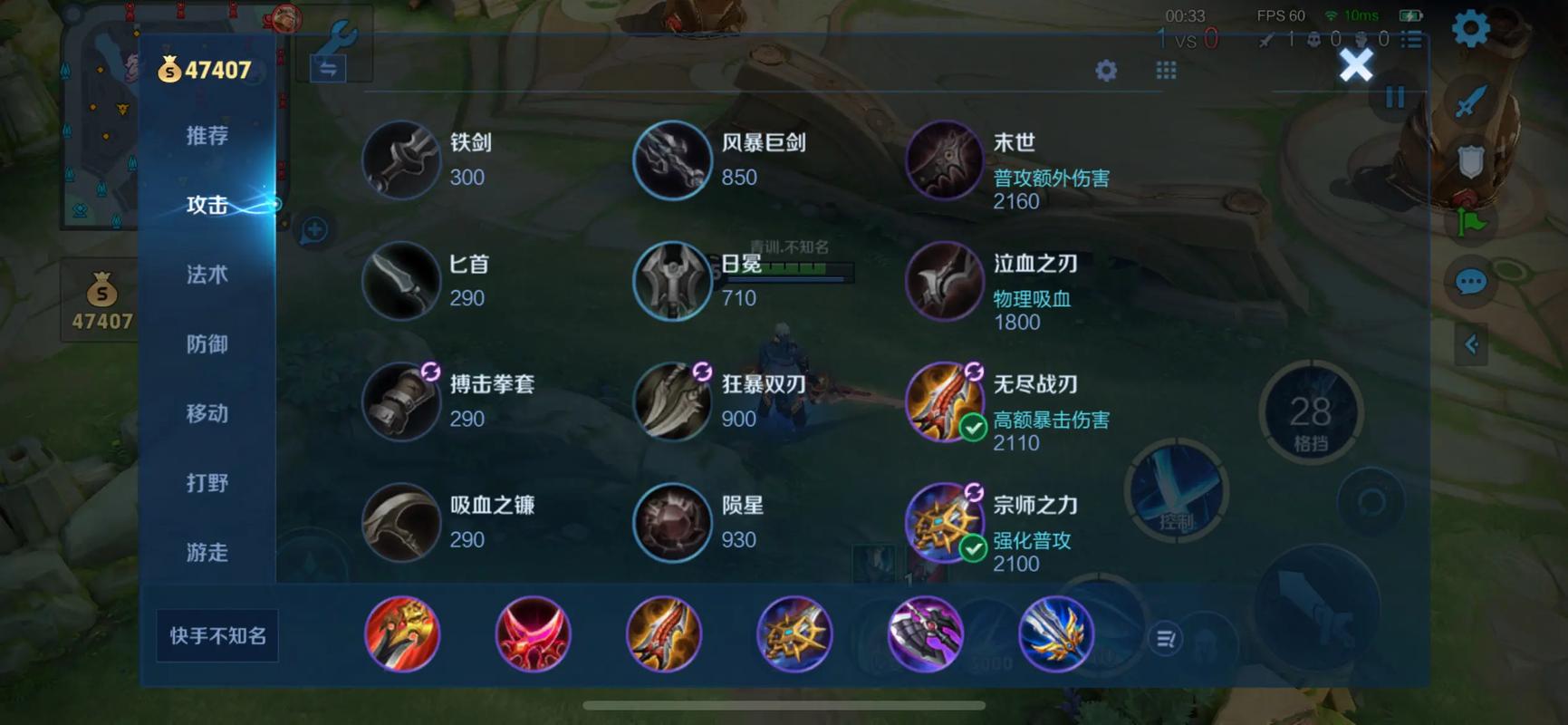1568x725 pixels.
Task: Open the in-game settings gear in top-right corner
Action: [1469, 26]
